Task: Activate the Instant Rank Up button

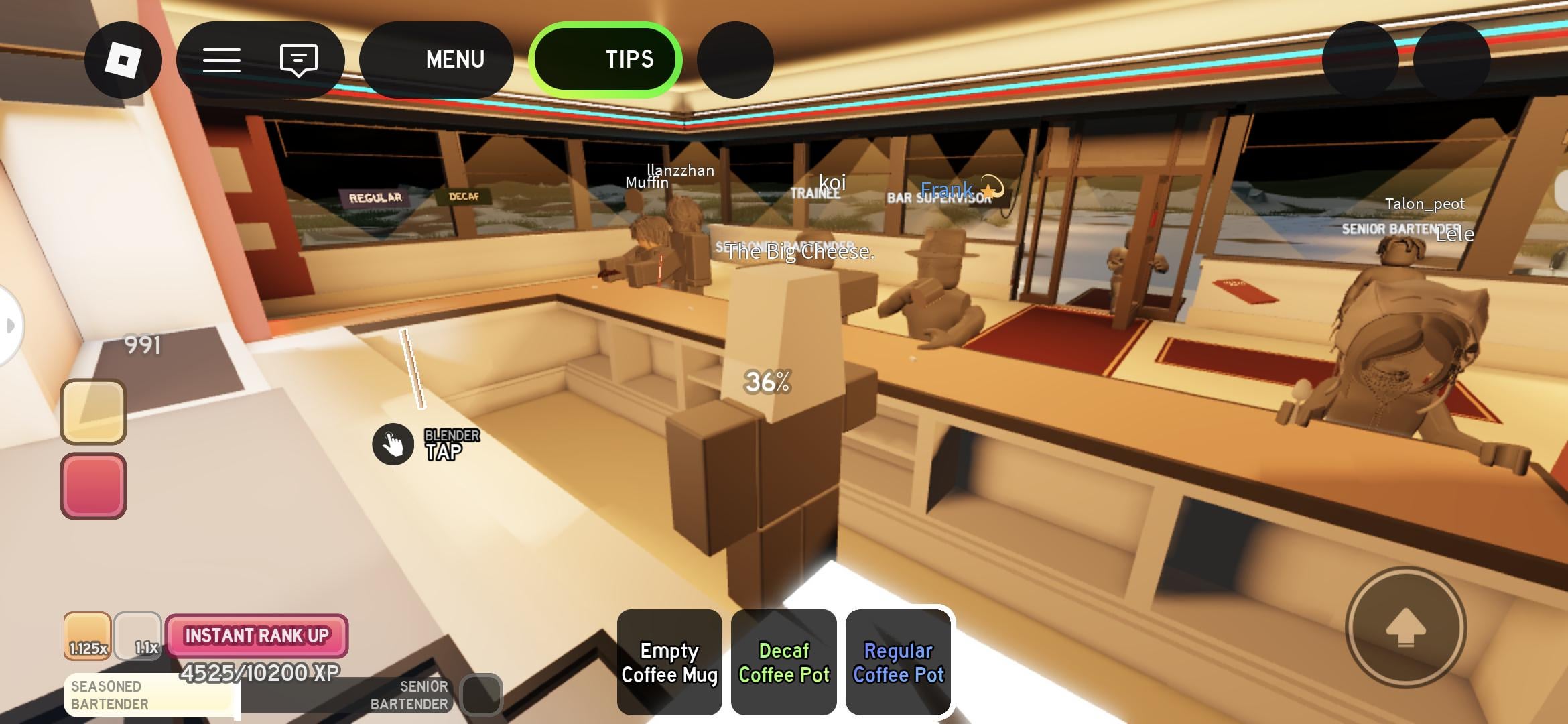Action: [257, 636]
